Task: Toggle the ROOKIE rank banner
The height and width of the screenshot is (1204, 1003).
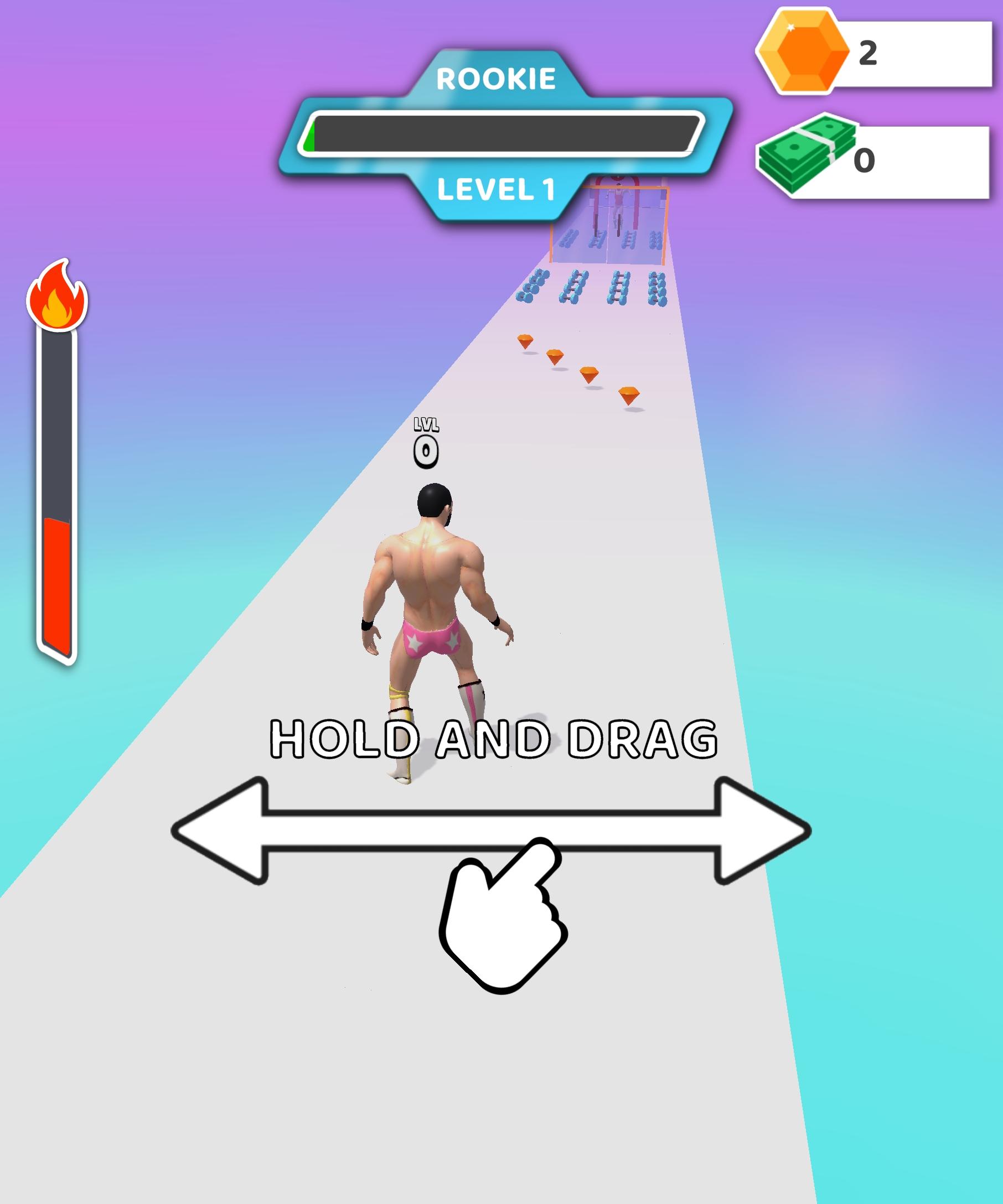Action: [496, 79]
